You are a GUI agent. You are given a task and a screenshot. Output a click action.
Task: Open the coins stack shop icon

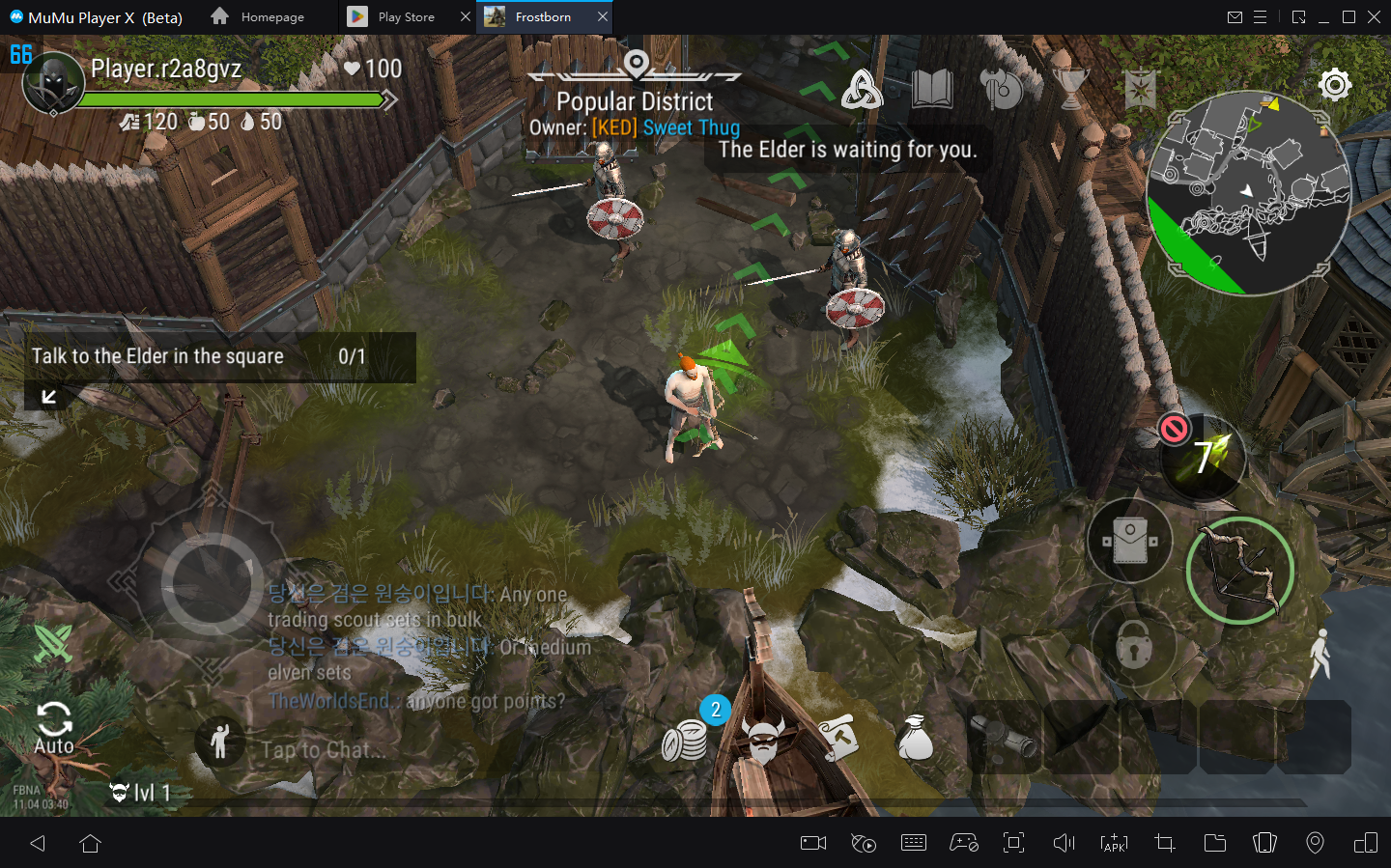click(x=684, y=742)
